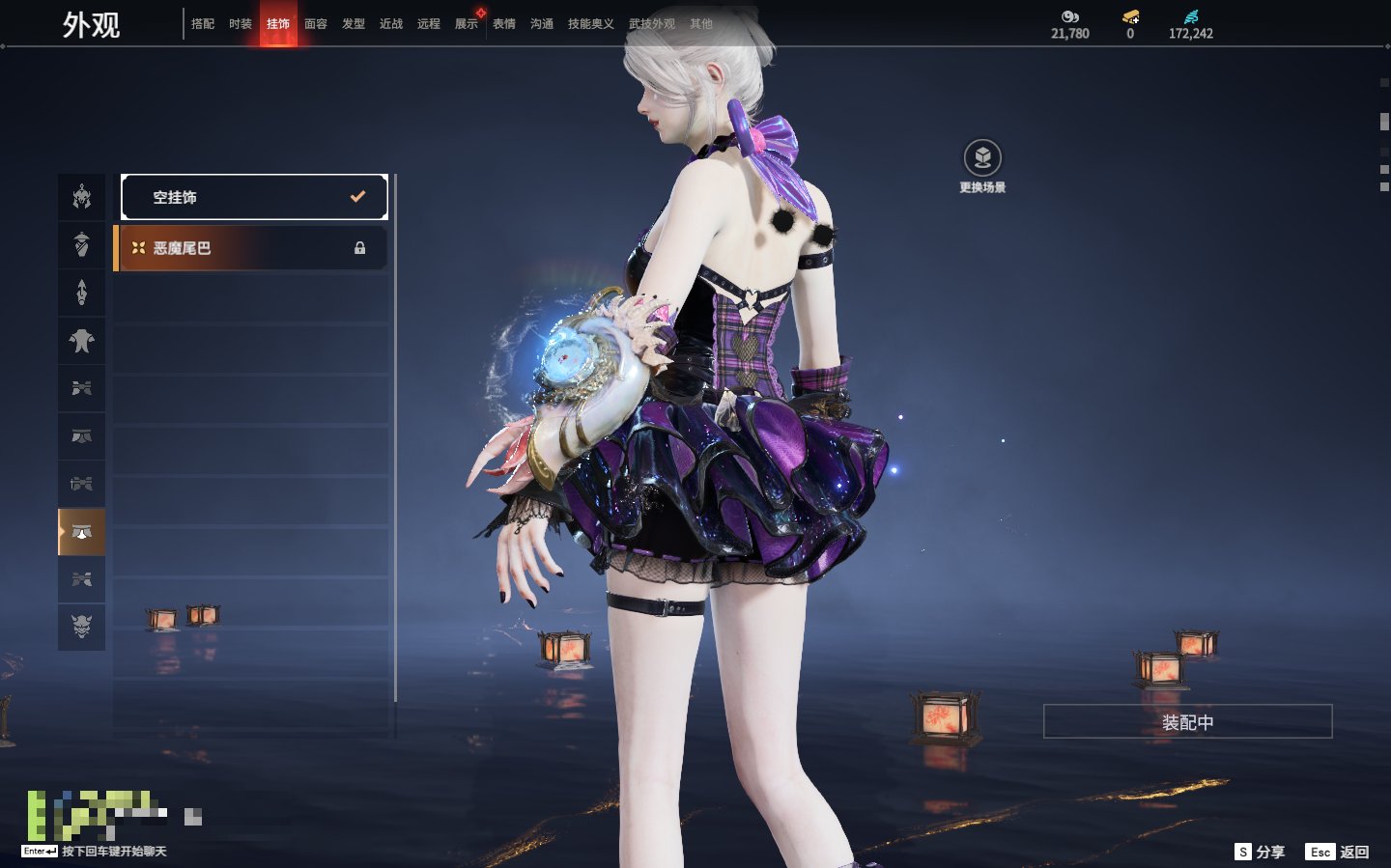Open the 远程 tab
Image resolution: width=1391 pixels, height=868 pixels.
coord(429,24)
